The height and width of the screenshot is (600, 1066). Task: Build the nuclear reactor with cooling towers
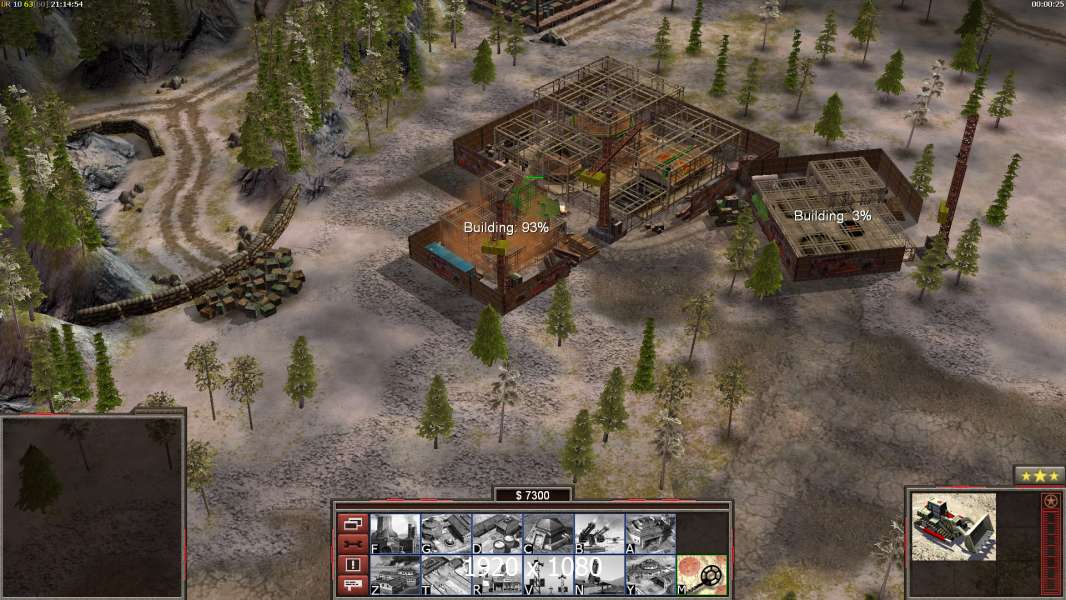395,533
